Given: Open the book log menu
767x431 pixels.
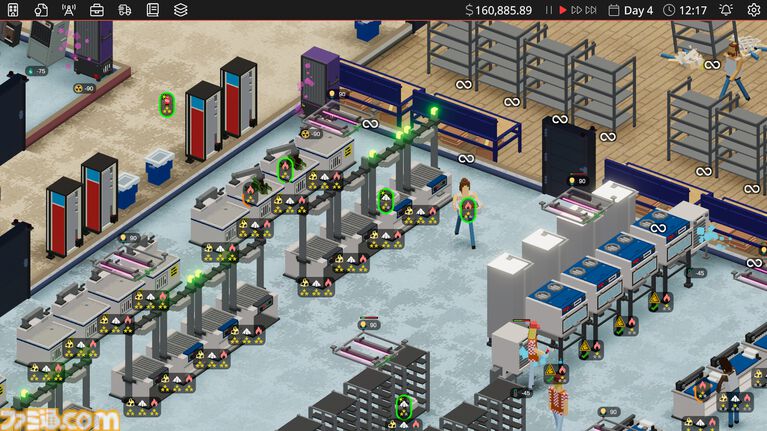Looking at the screenshot, I should (153, 10).
